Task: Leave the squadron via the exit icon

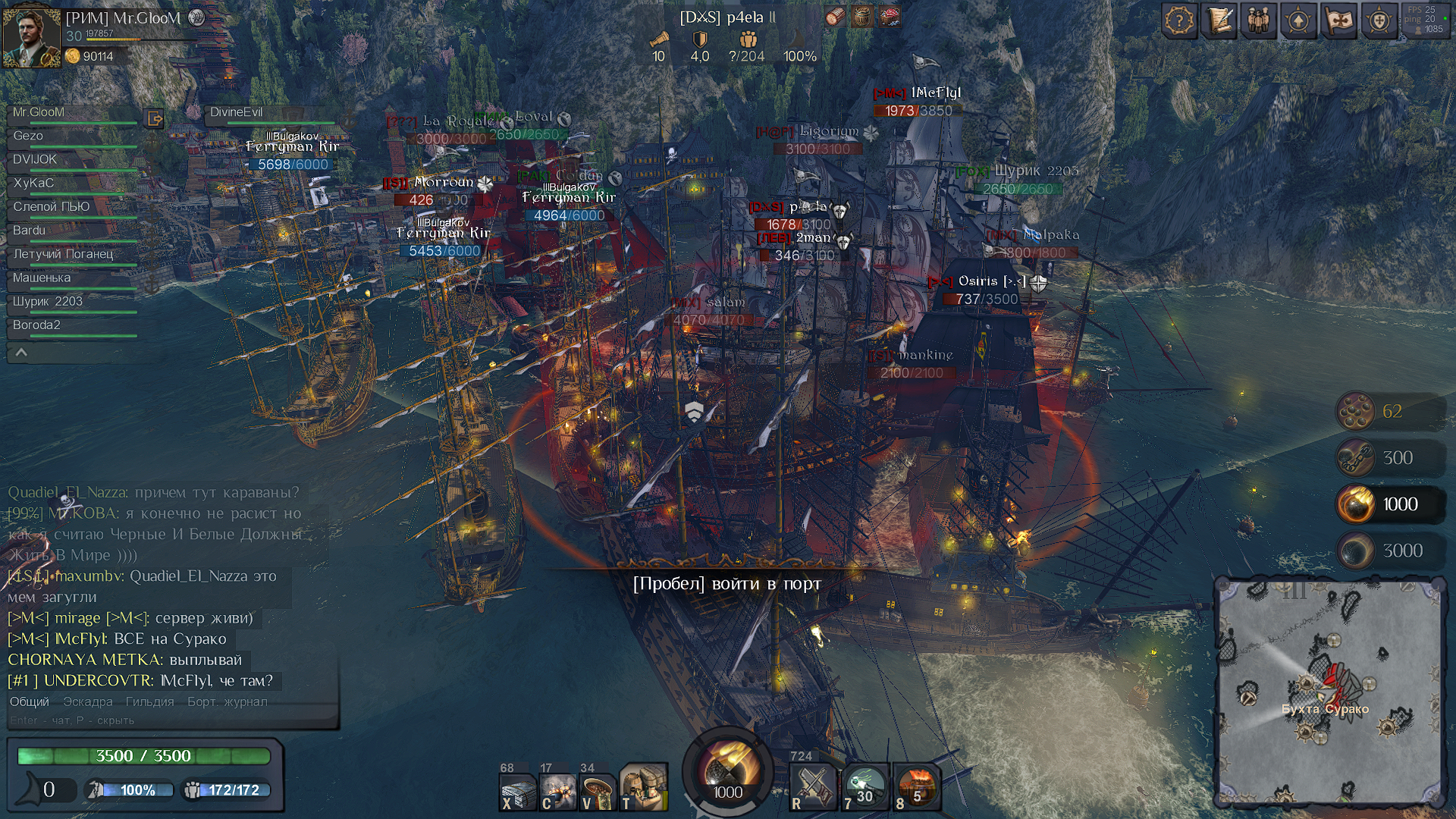Action: (154, 119)
